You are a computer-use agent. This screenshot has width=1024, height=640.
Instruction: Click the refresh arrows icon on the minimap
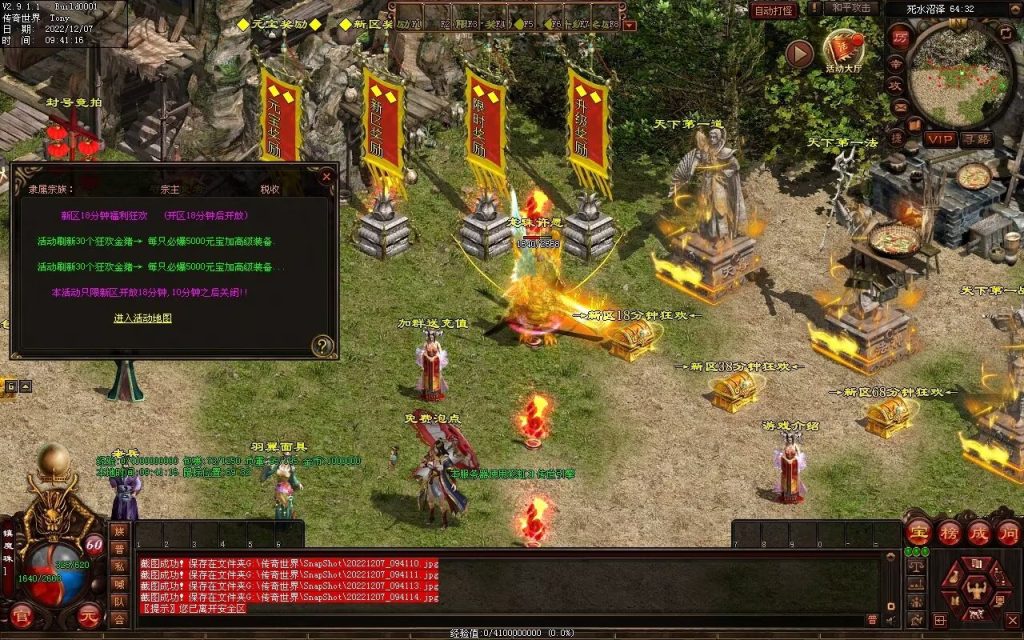tap(1004, 34)
